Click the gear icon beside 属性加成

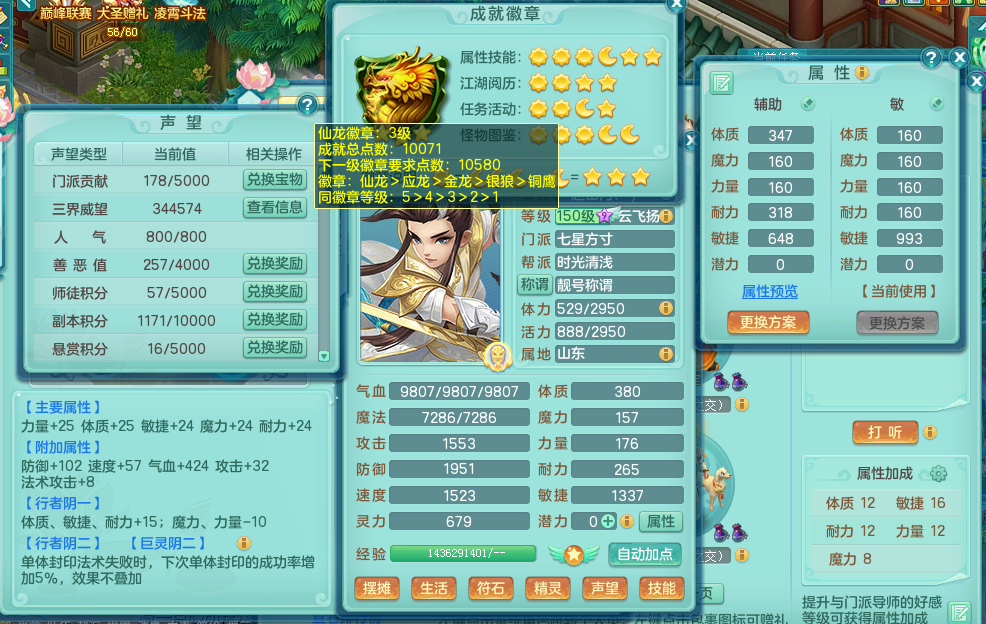pos(938,474)
